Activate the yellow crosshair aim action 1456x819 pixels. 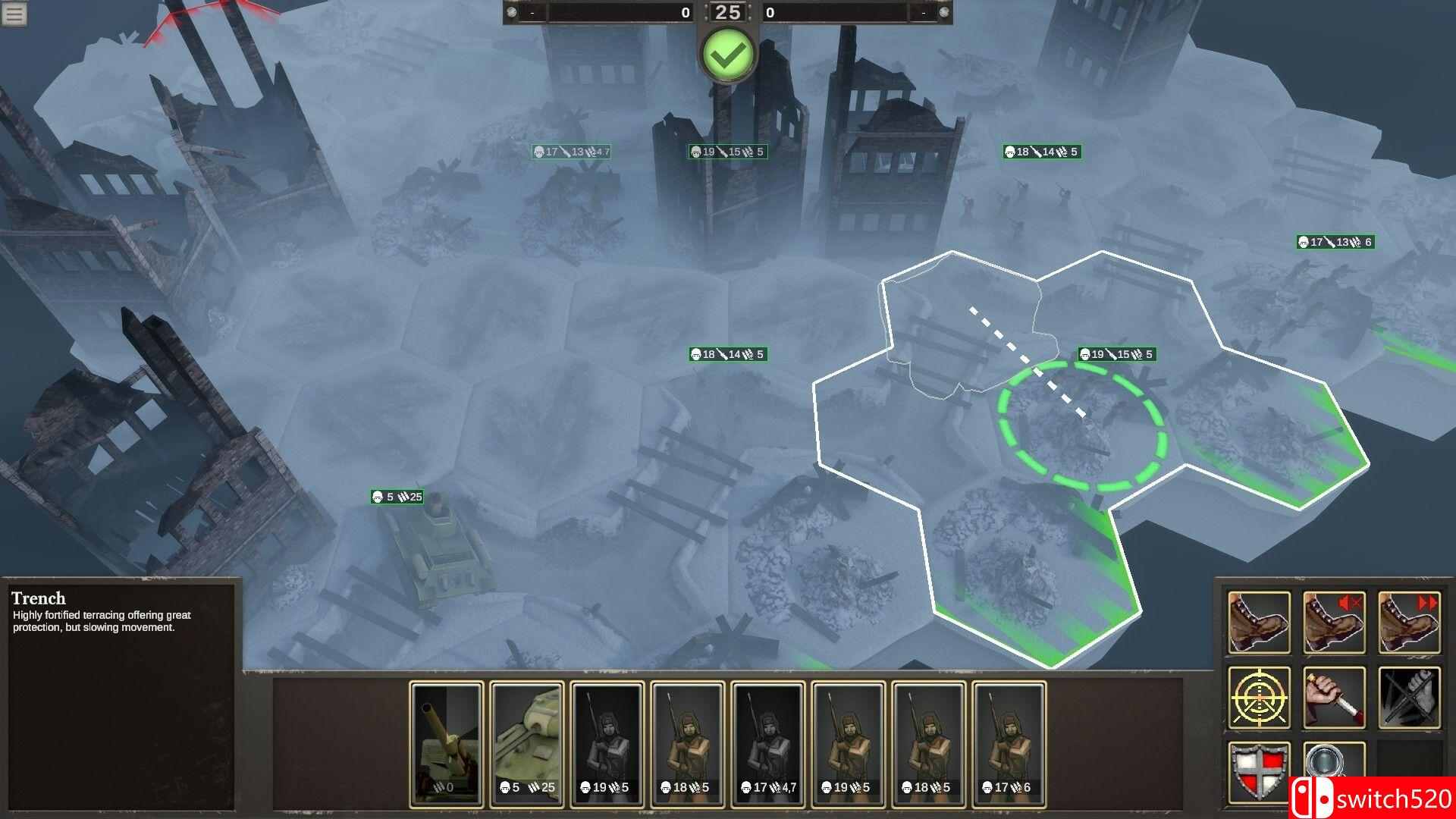pos(1259,698)
